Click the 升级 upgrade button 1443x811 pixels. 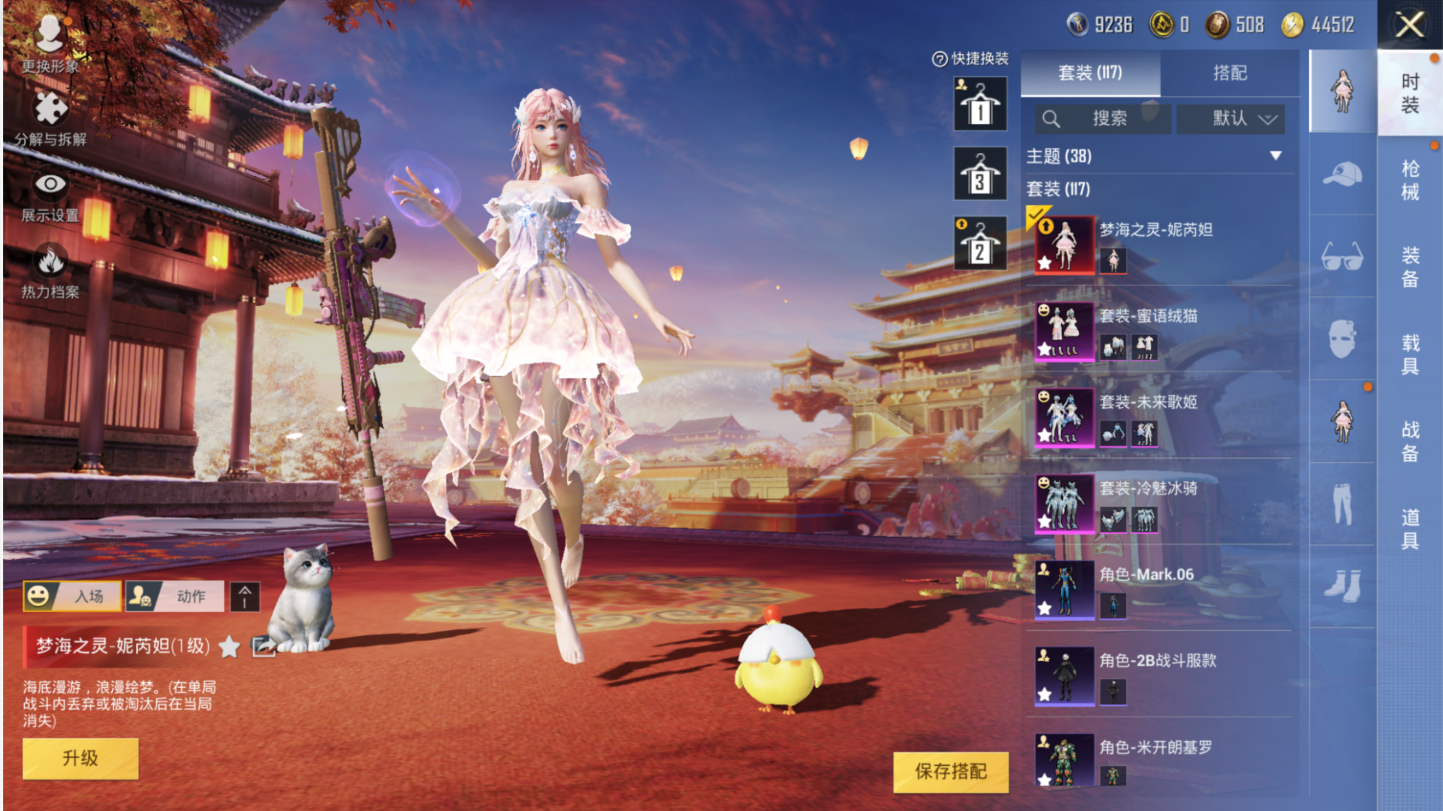click(x=80, y=758)
